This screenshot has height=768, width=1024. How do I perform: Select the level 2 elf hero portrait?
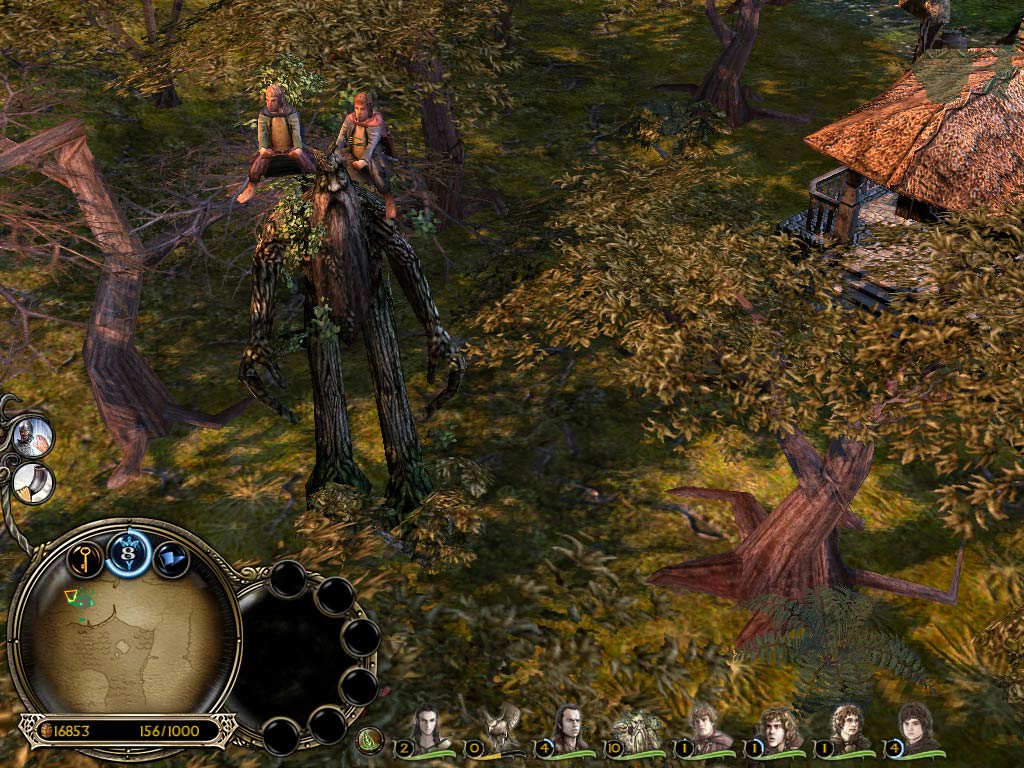430,728
